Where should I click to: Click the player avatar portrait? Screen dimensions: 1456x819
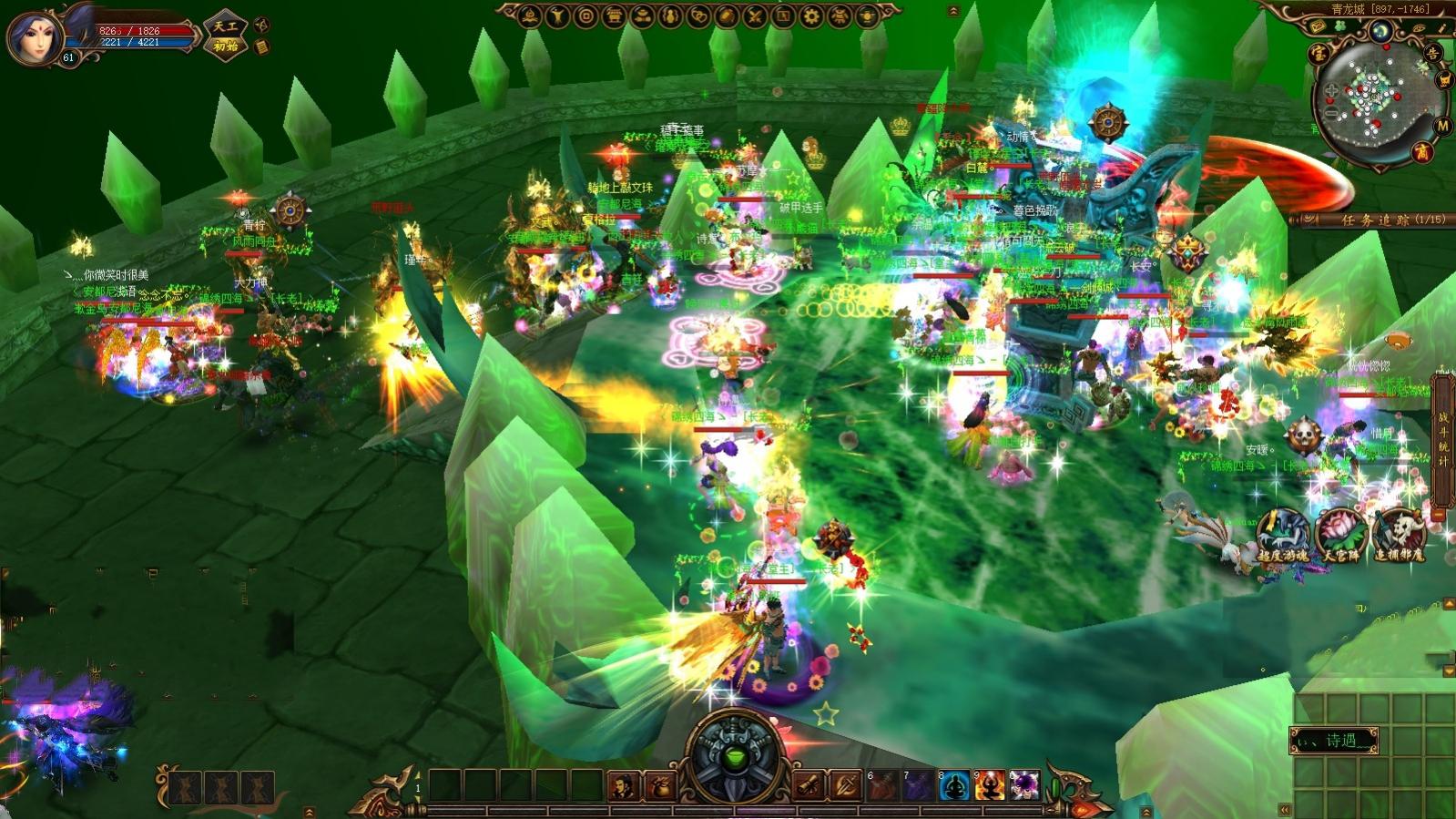tap(36, 36)
